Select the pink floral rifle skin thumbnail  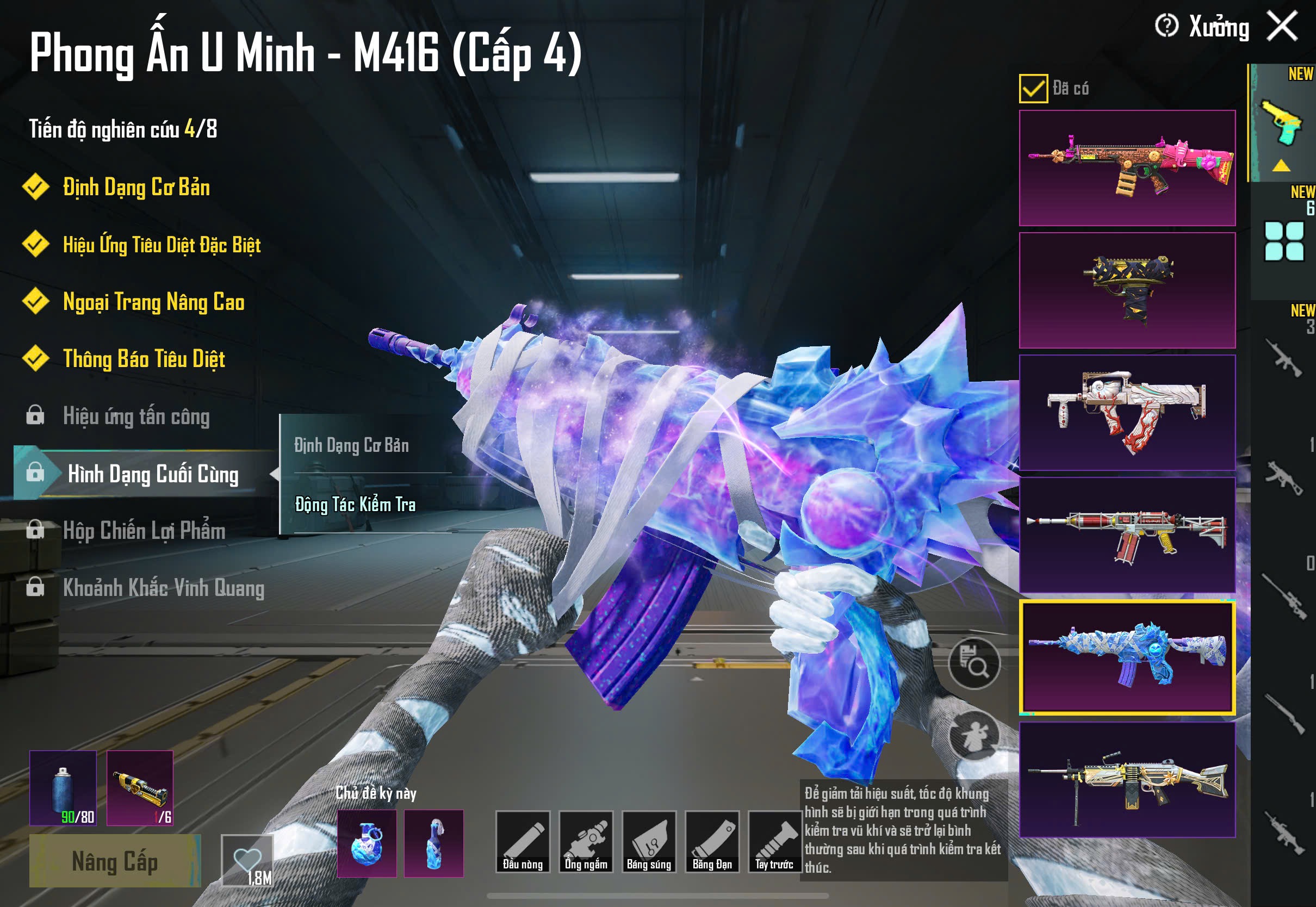1127,168
